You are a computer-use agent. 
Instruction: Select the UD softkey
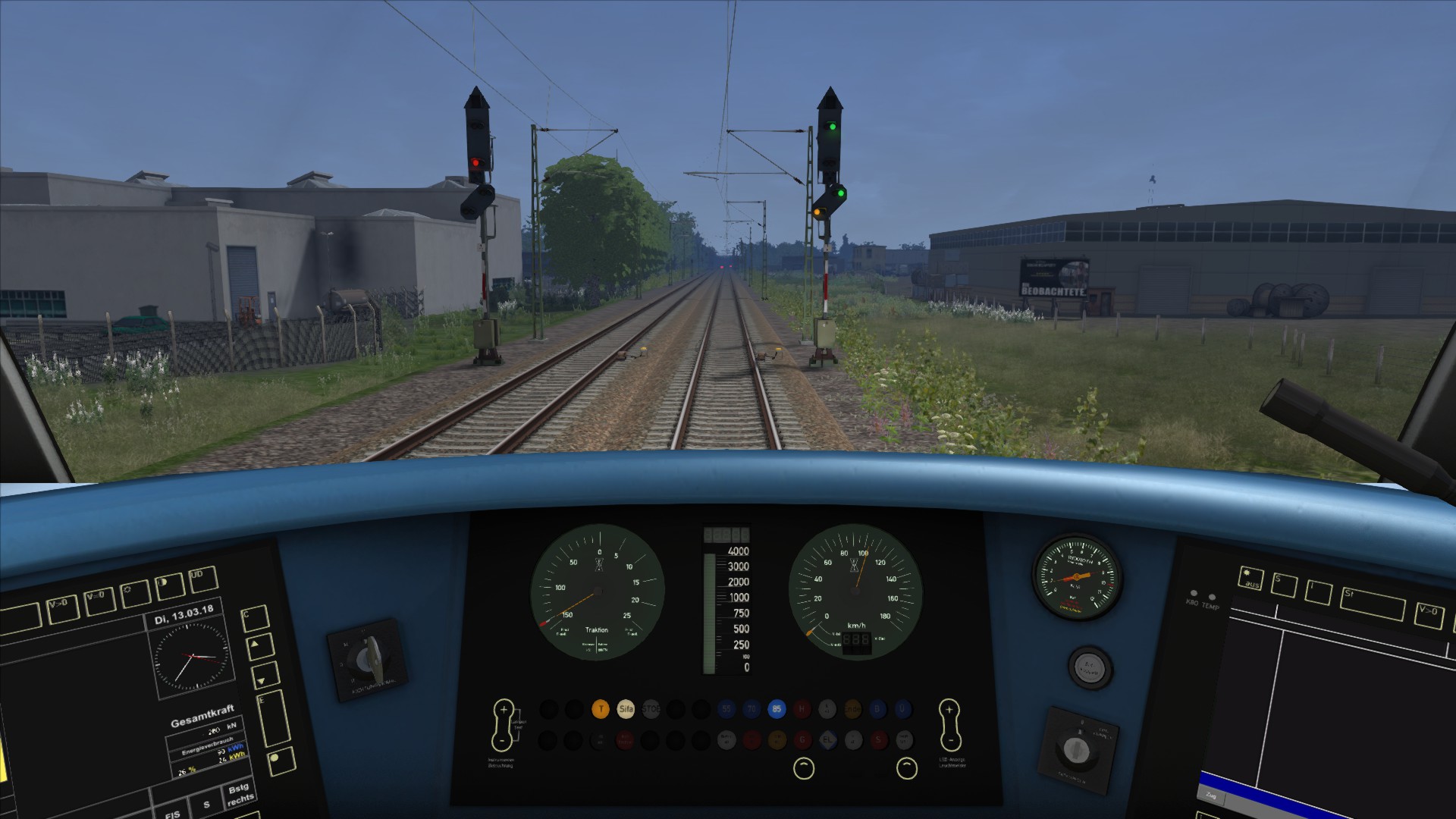[x=202, y=579]
